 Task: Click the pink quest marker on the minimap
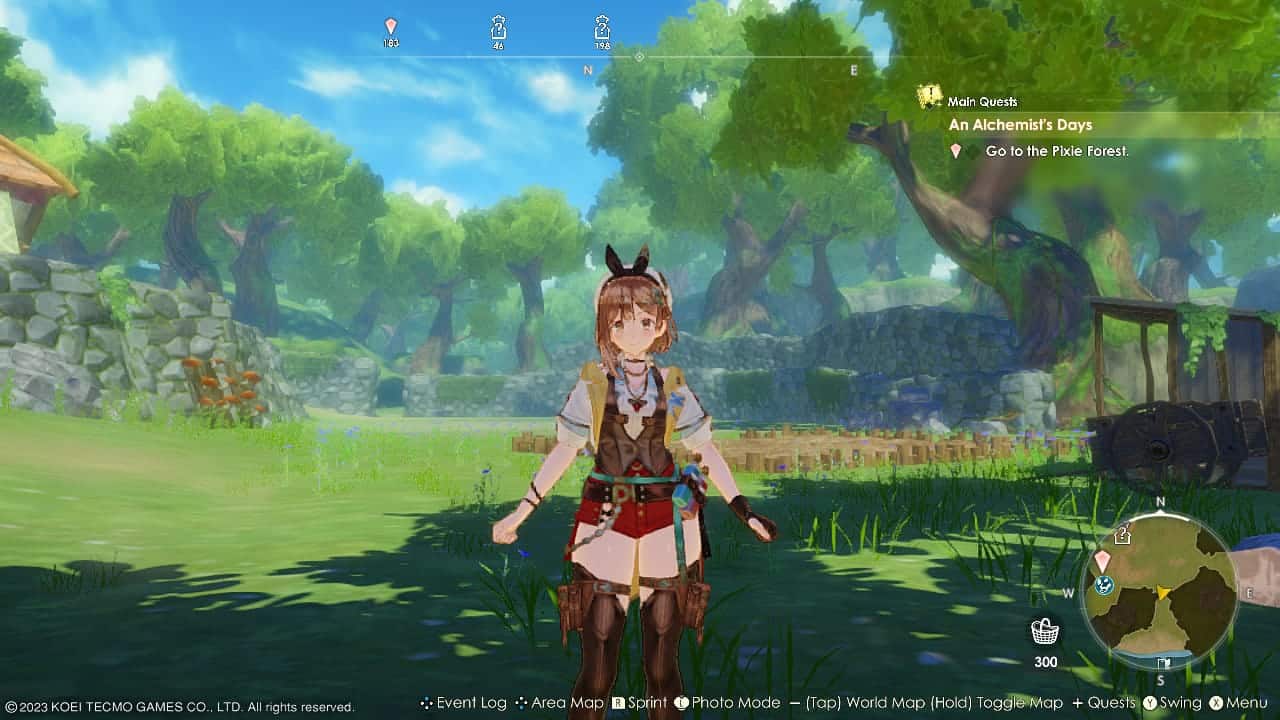click(x=1102, y=560)
